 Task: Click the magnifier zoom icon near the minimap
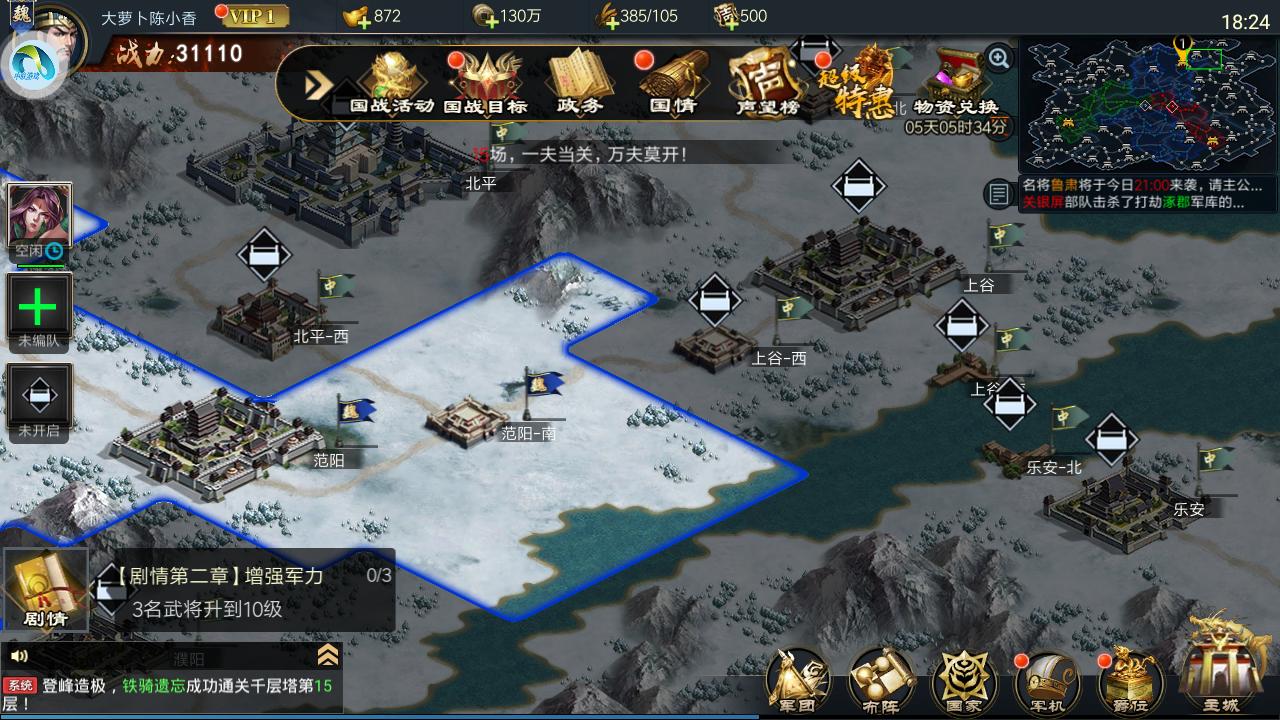point(995,59)
